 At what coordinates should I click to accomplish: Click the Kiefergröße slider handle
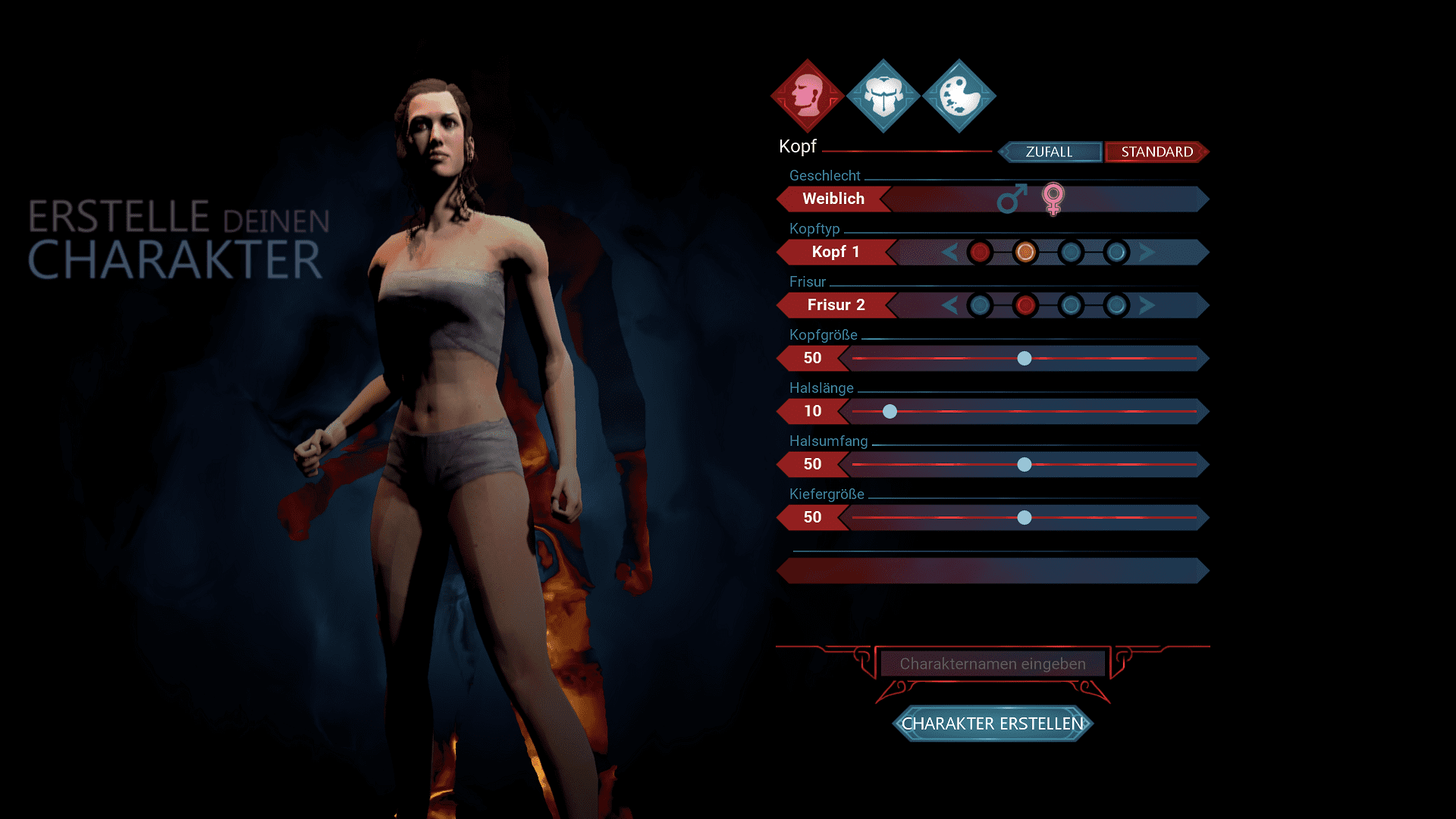click(x=1025, y=517)
